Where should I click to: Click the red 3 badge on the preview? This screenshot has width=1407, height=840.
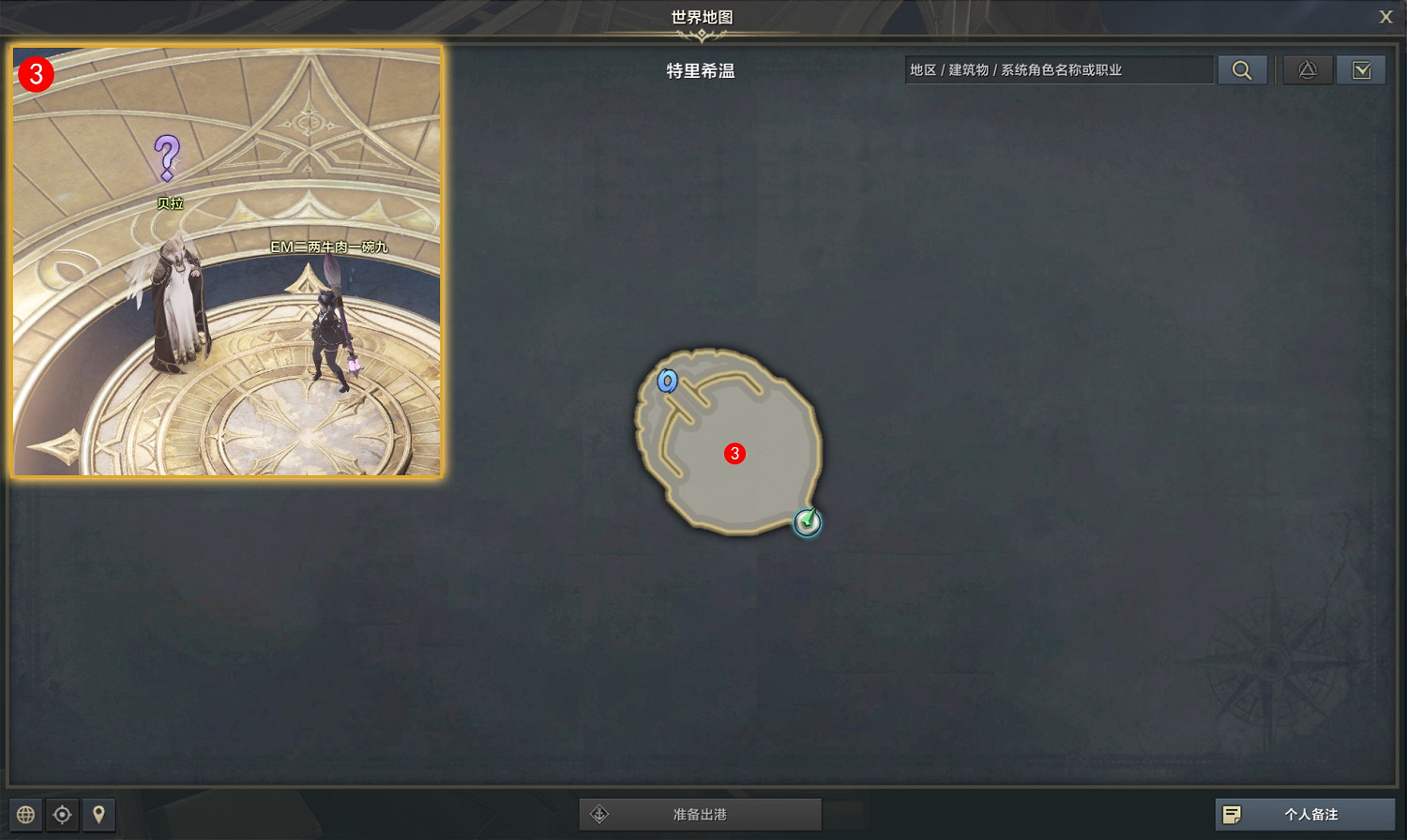pyautogui.click(x=35, y=76)
